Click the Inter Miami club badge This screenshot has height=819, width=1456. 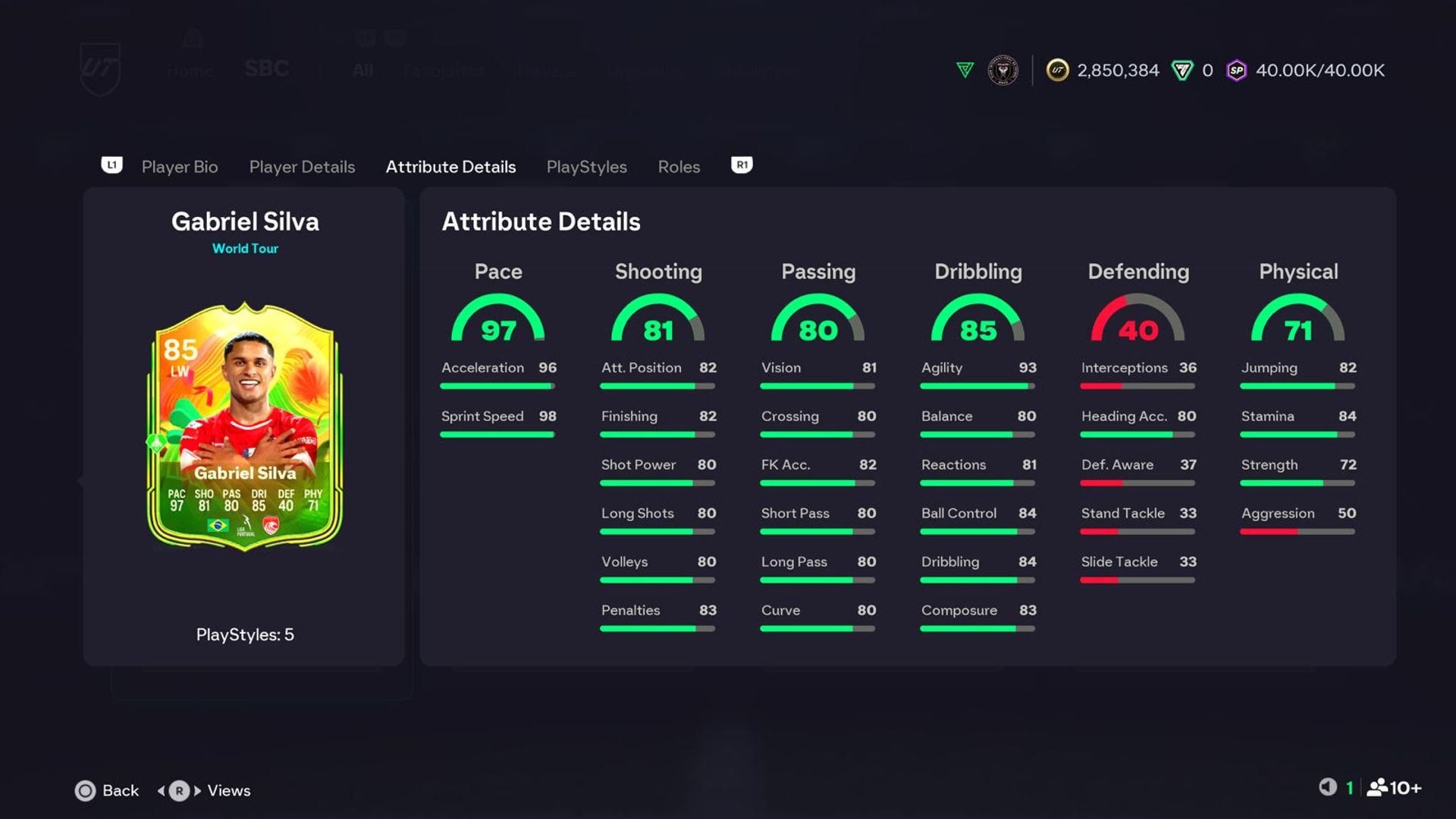1001,70
